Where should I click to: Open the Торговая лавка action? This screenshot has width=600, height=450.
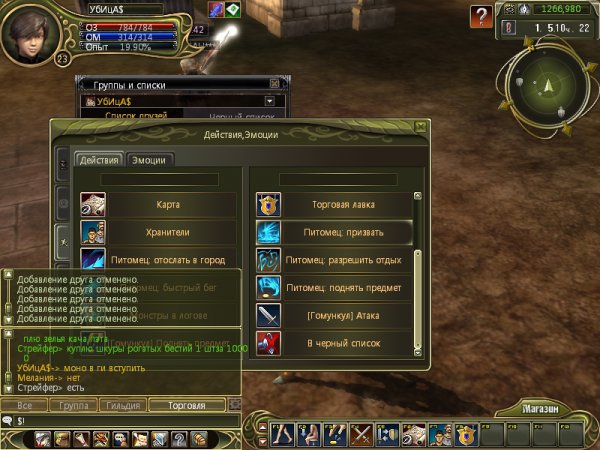(333, 205)
